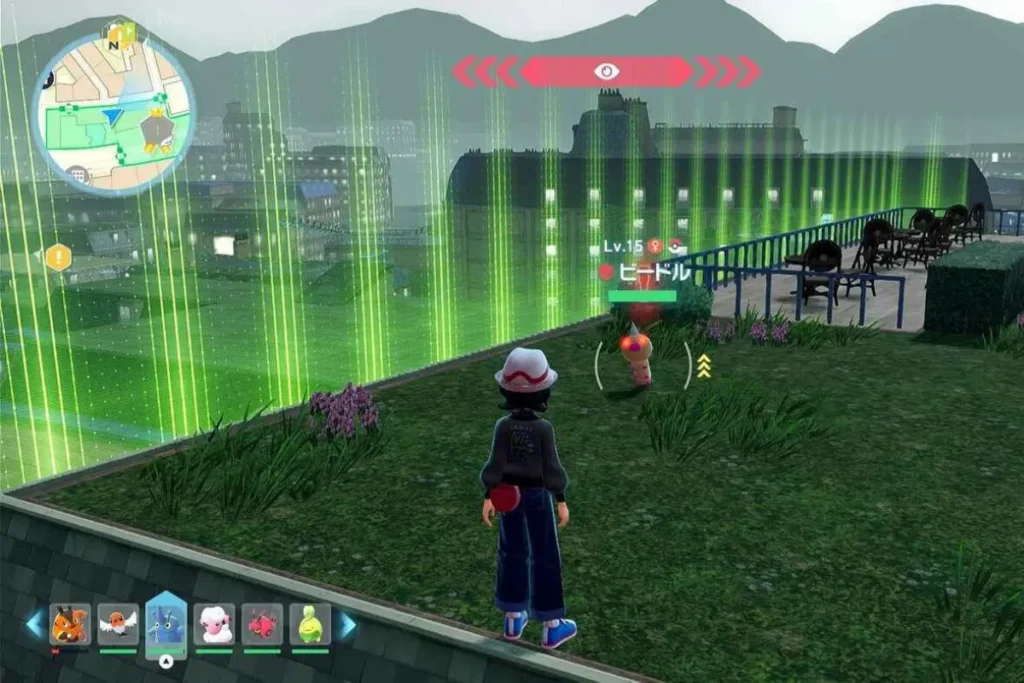Select the red spotted bug party slot
The image size is (1024, 683).
262,624
